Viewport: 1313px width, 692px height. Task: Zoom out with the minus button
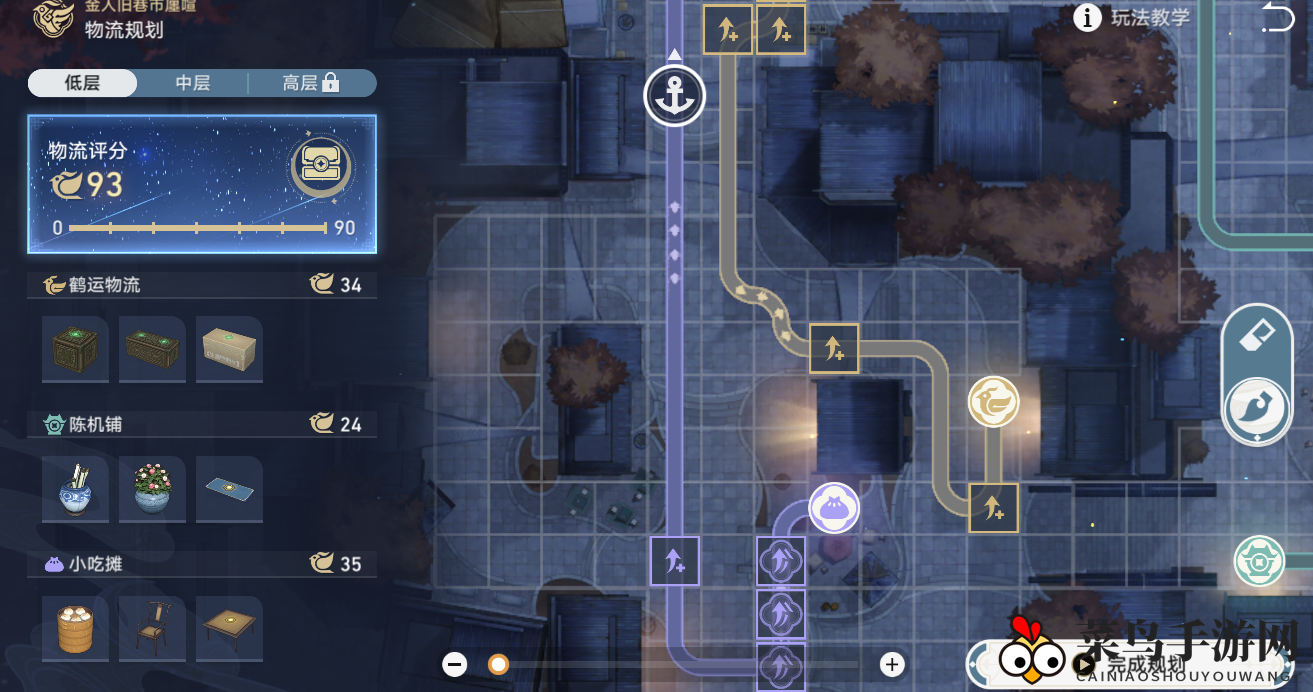455,664
